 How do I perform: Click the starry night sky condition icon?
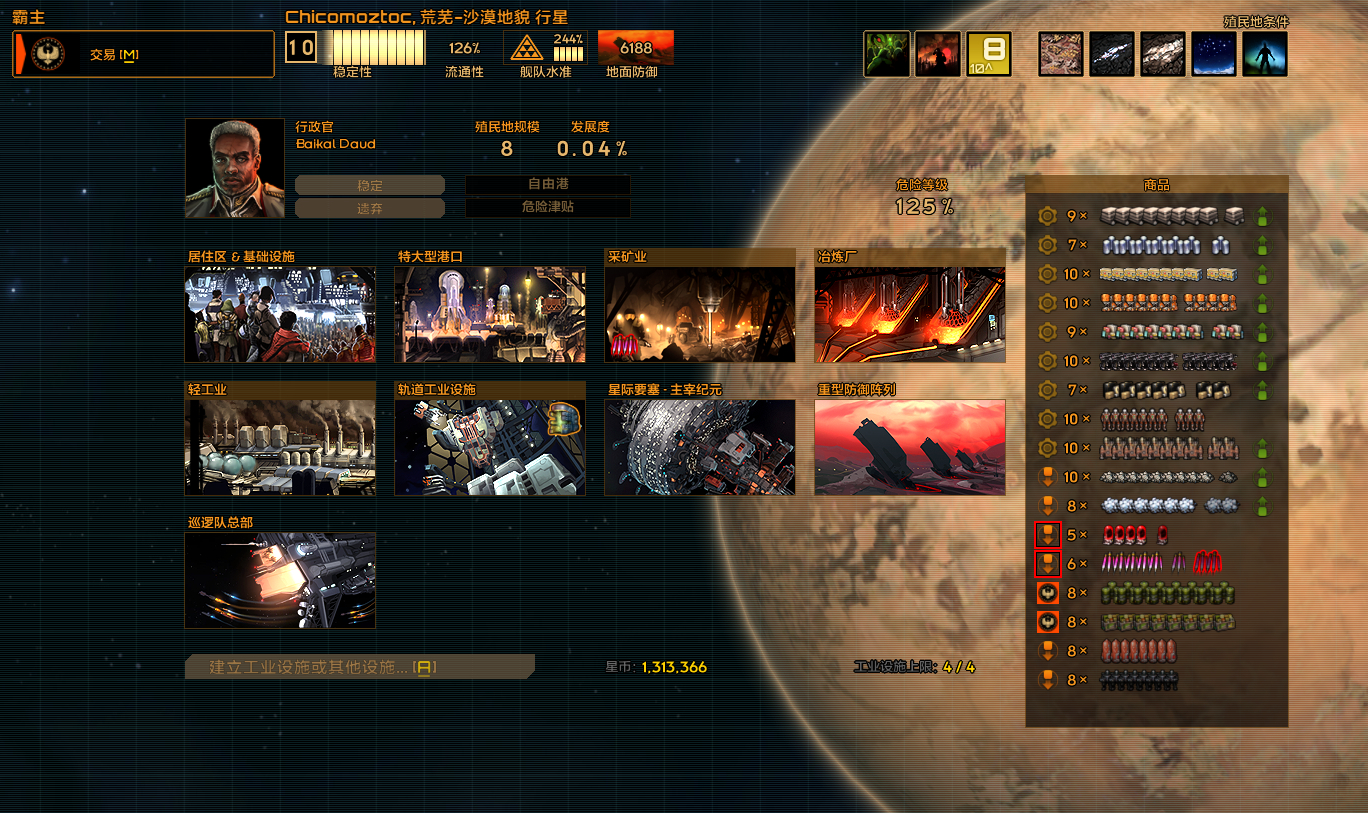tap(1214, 54)
